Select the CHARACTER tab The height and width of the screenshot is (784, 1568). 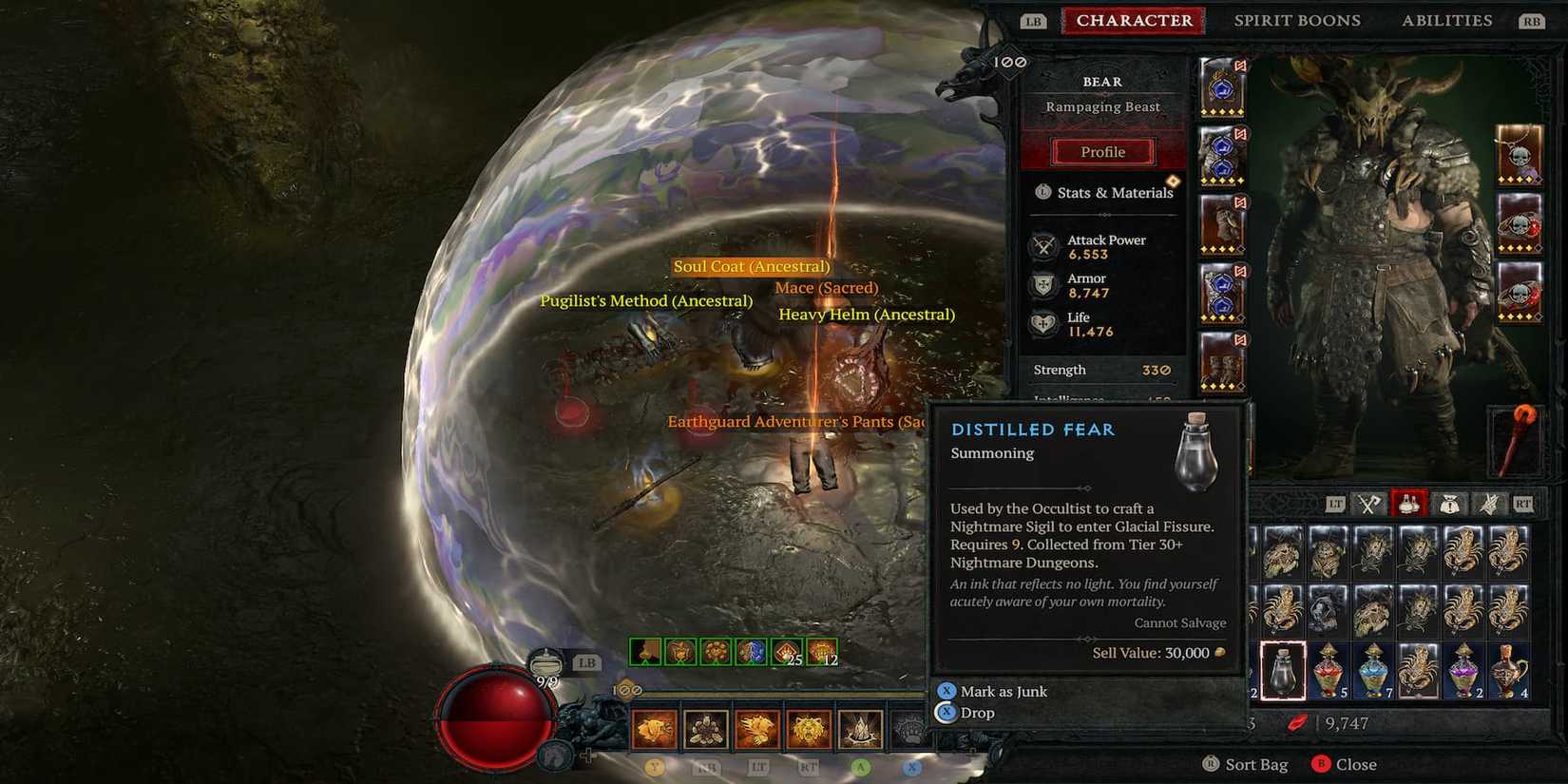pos(1133,20)
